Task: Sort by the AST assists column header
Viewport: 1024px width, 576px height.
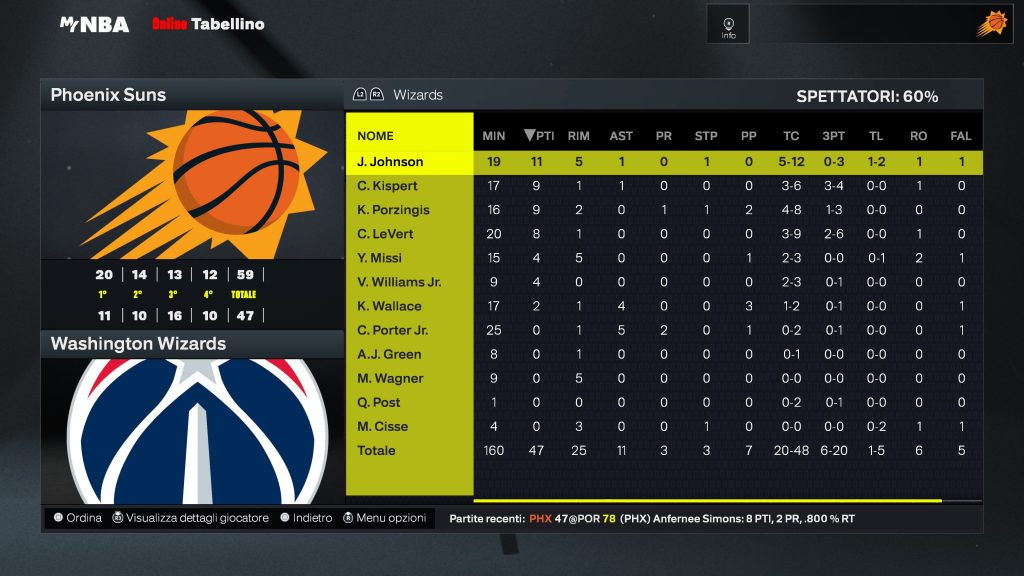Action: pyautogui.click(x=621, y=136)
